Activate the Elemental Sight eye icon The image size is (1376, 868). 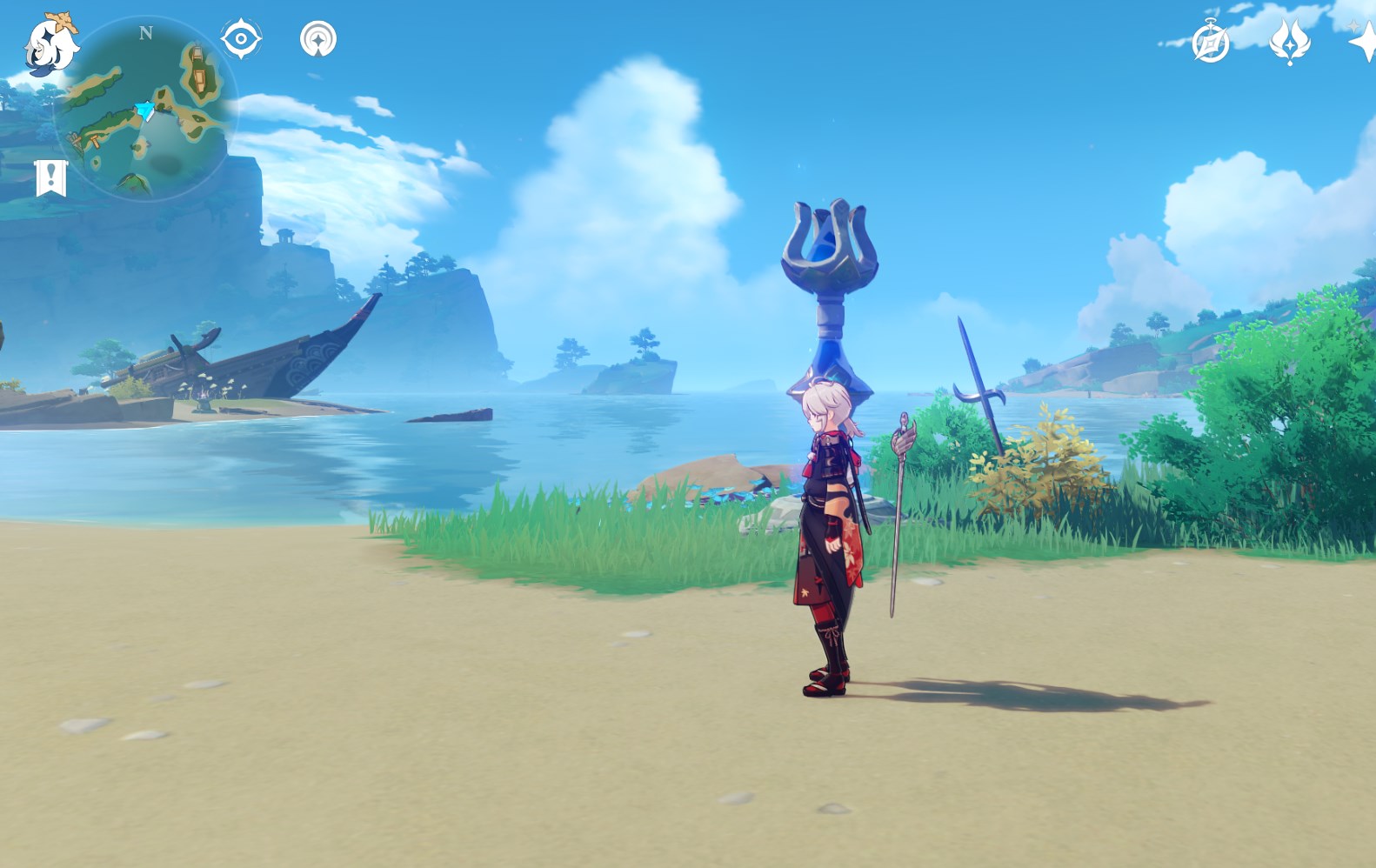pyautogui.click(x=241, y=39)
